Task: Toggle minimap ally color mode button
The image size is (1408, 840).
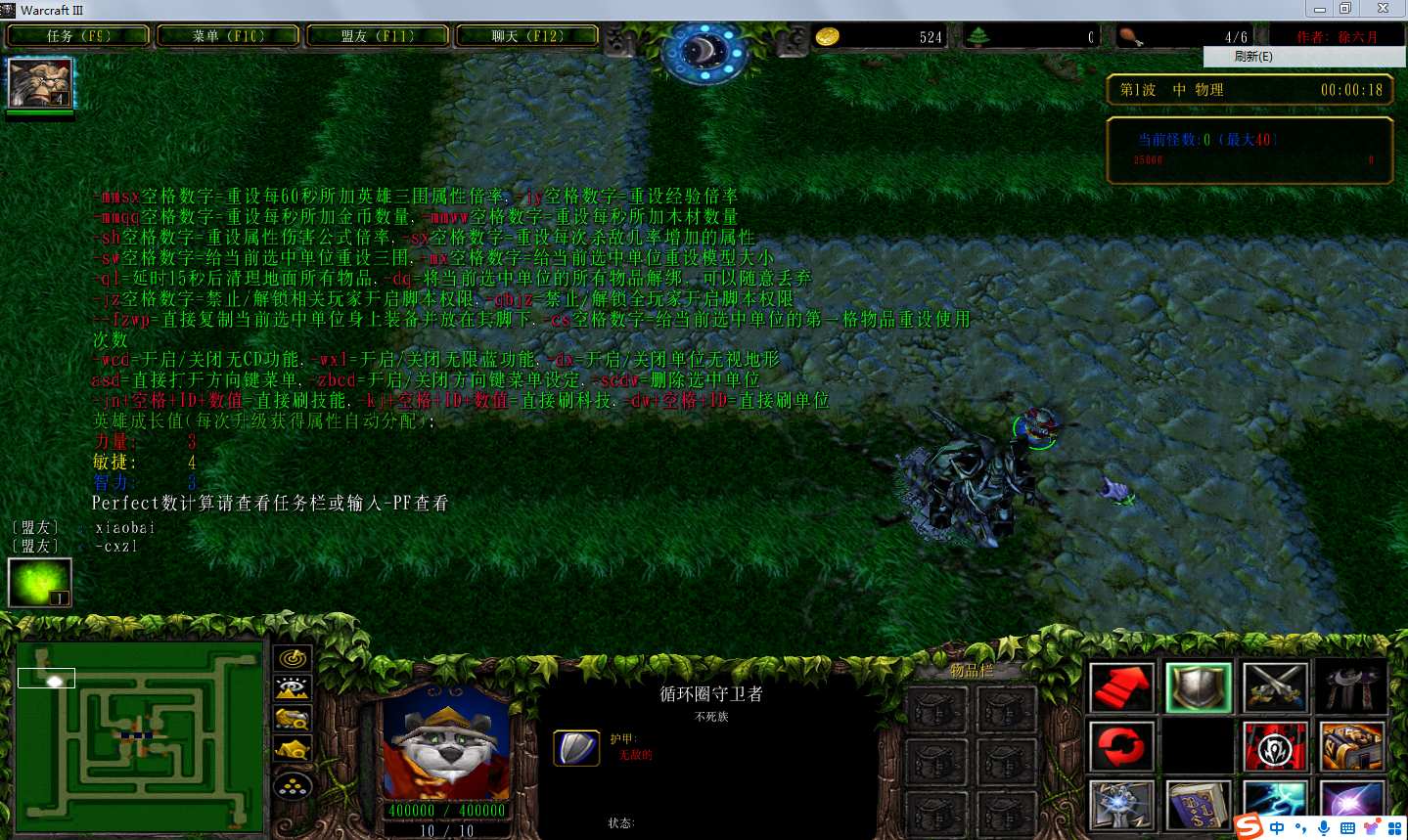Action: 293,720
